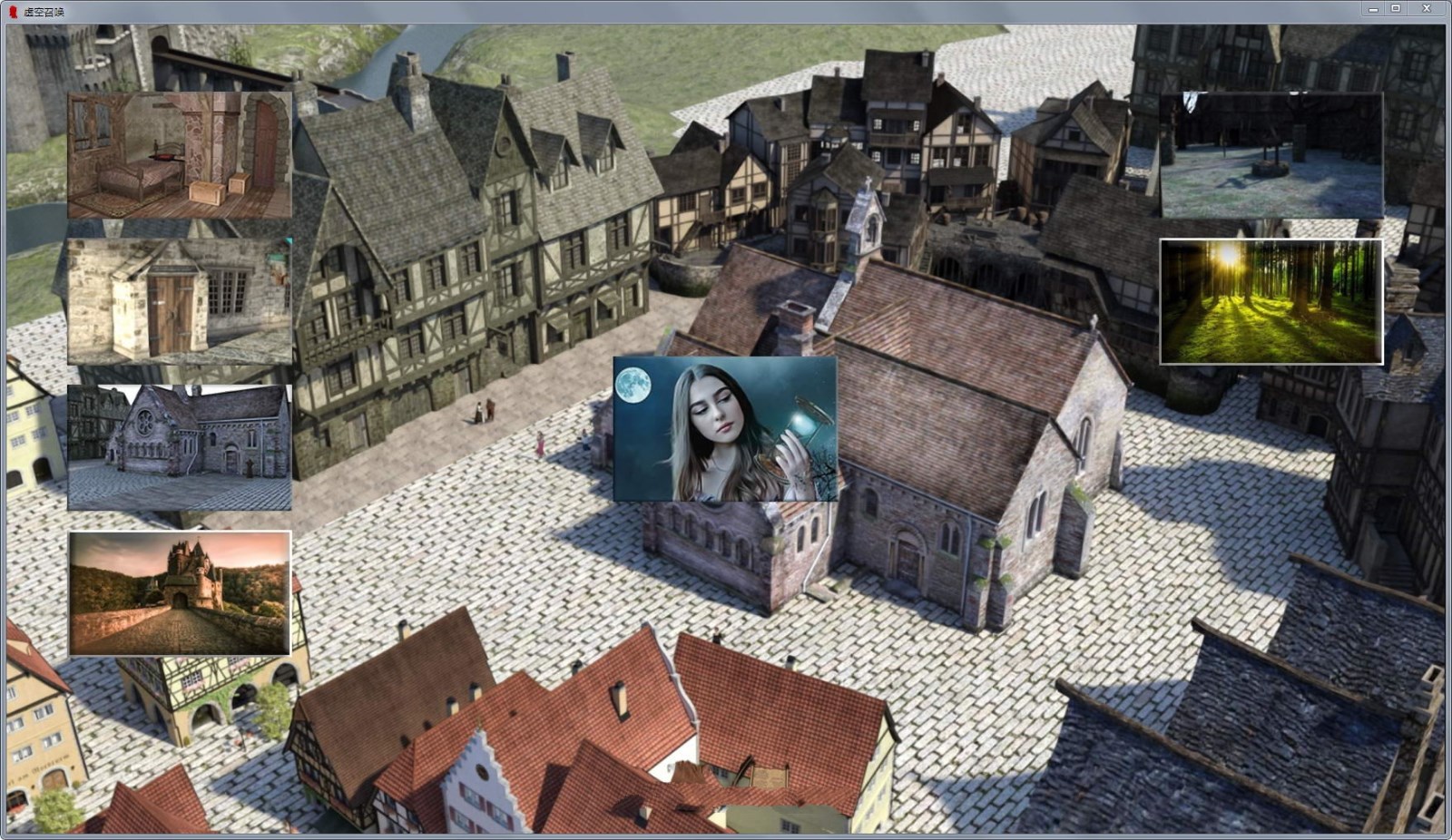The width and height of the screenshot is (1452, 840).
Task: Minimize the 虚空召唤 game window
Action: coord(1372,9)
